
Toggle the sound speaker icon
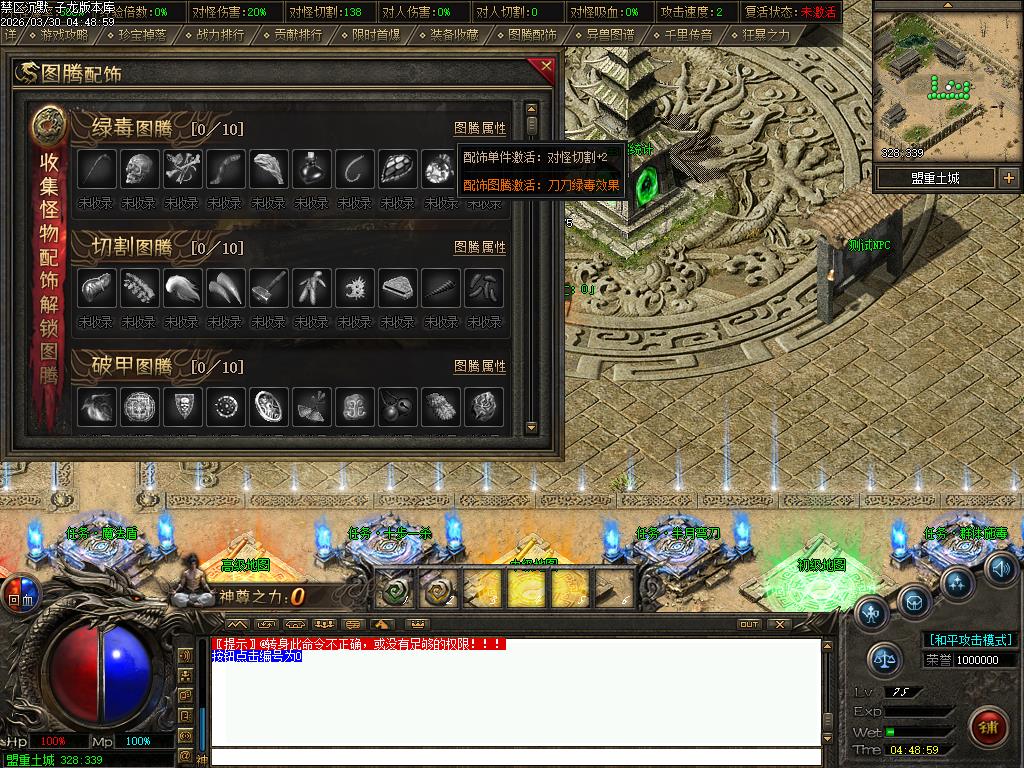[x=1000, y=566]
